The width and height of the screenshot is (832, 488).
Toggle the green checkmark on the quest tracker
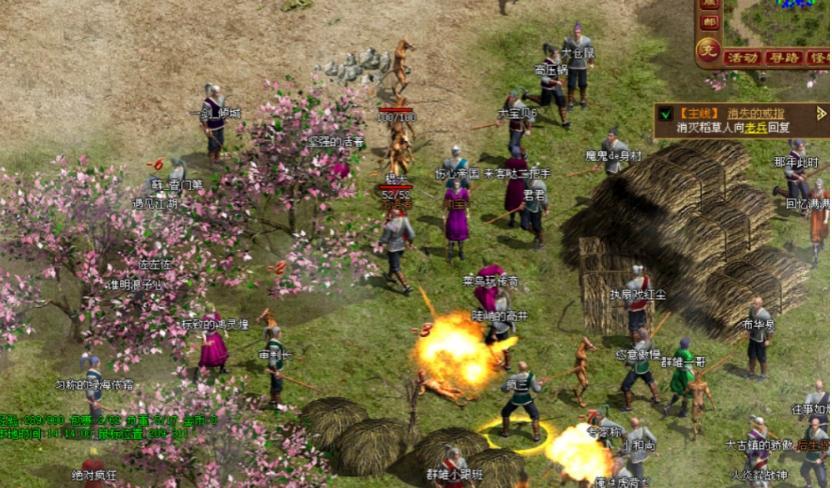(x=665, y=114)
